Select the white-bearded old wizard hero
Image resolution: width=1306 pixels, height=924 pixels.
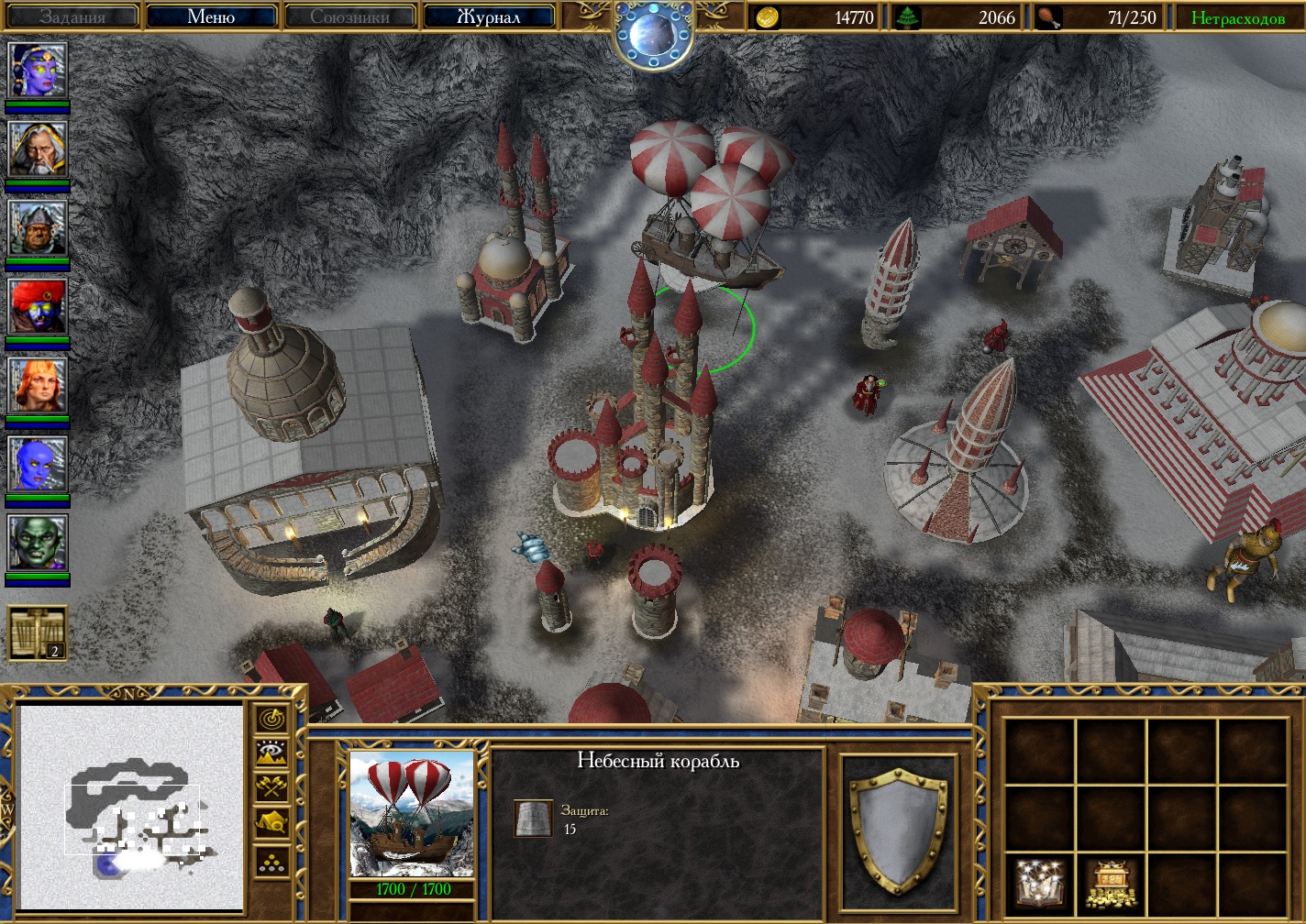pyautogui.click(x=38, y=148)
